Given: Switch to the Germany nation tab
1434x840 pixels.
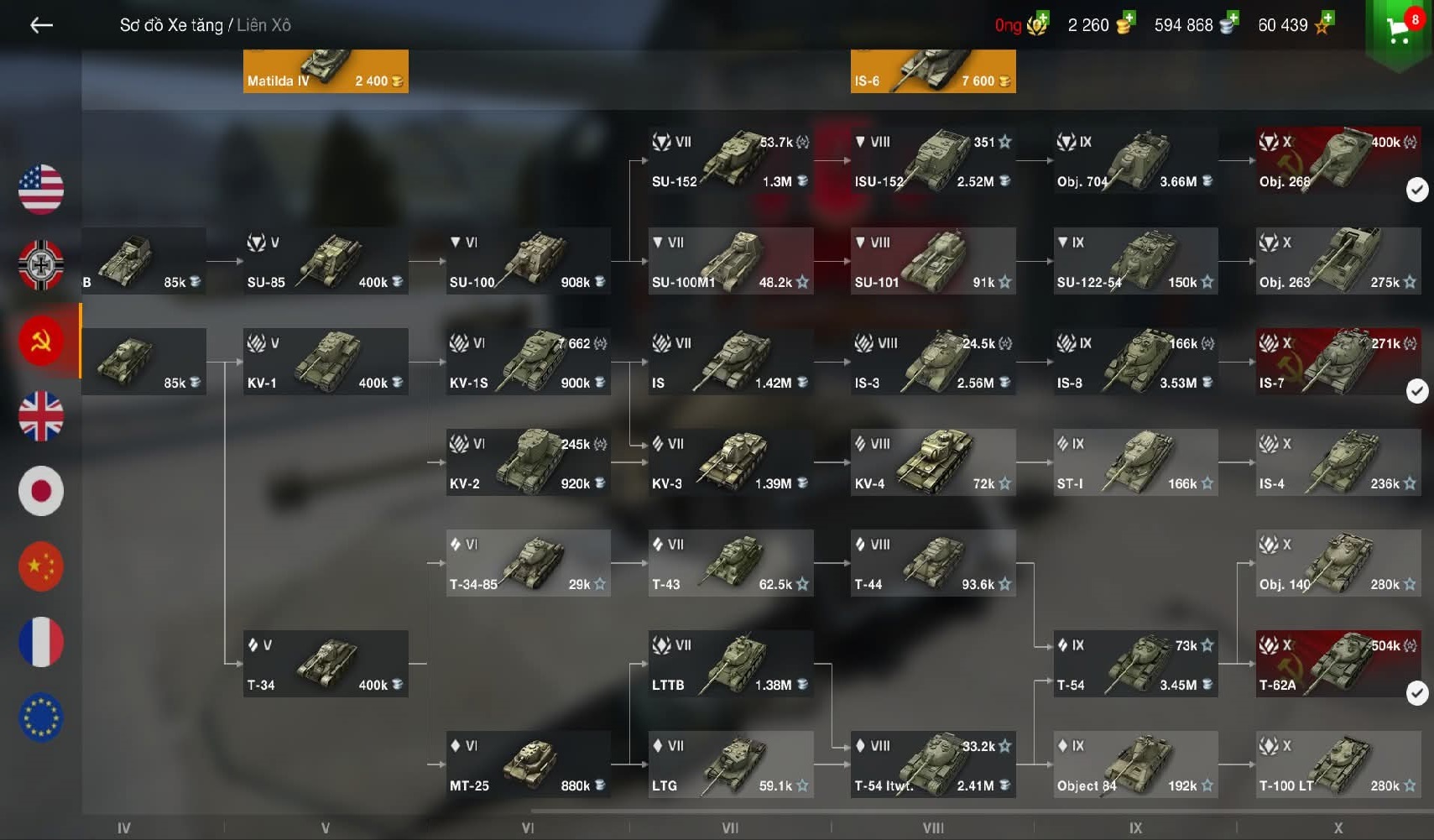Looking at the screenshot, I should coord(41,264).
